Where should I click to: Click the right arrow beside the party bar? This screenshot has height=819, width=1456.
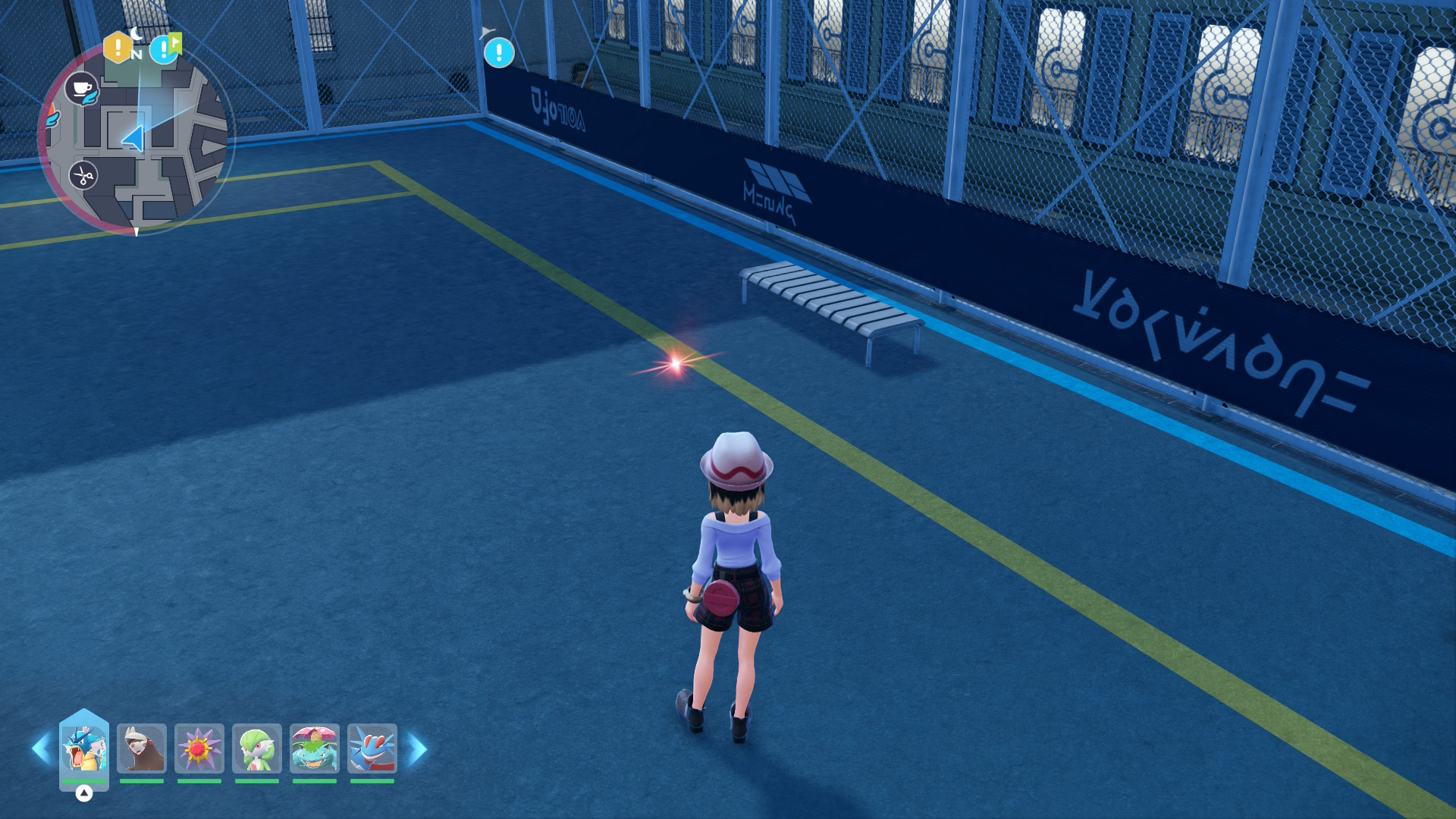(x=418, y=749)
